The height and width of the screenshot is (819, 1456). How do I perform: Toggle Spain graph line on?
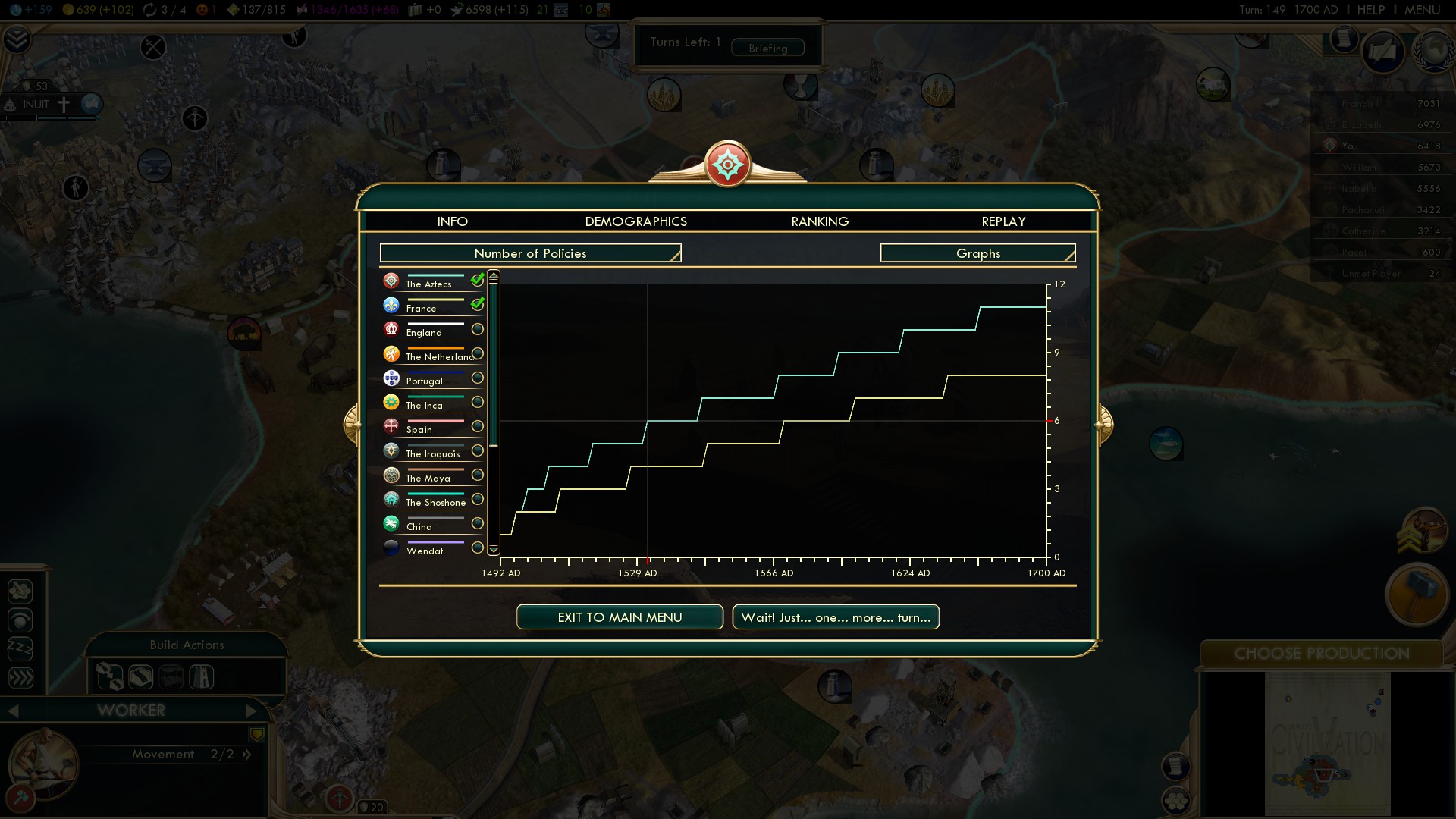478,426
